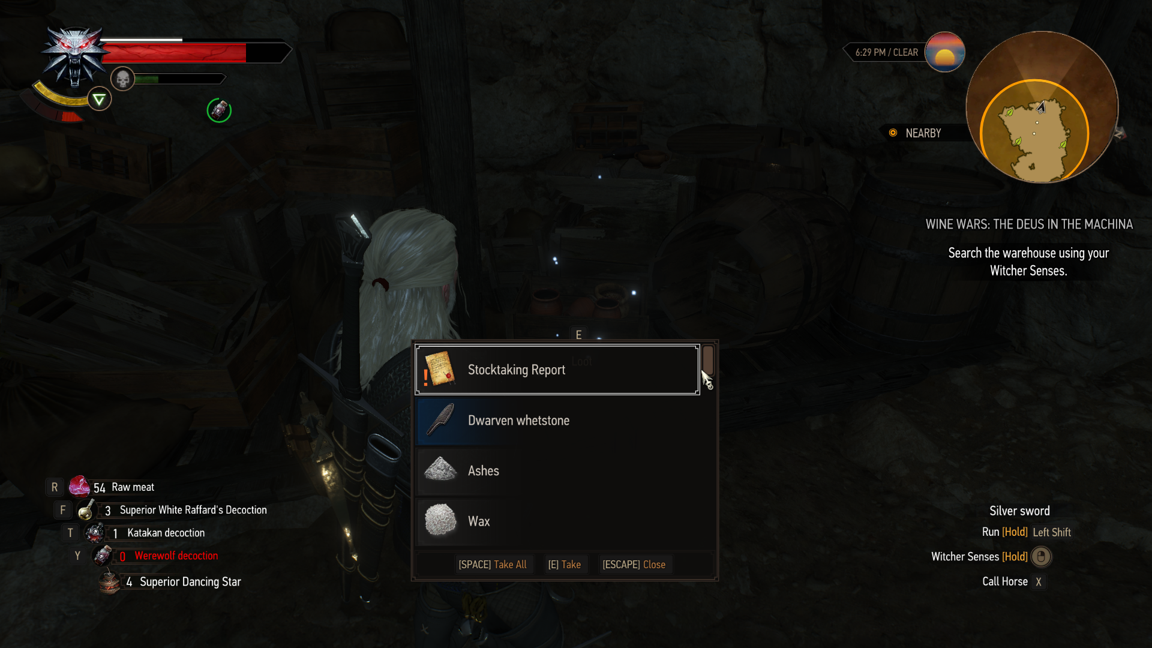The height and width of the screenshot is (648, 1152).
Task: Click the time and weather indicator
Action: (x=886, y=53)
